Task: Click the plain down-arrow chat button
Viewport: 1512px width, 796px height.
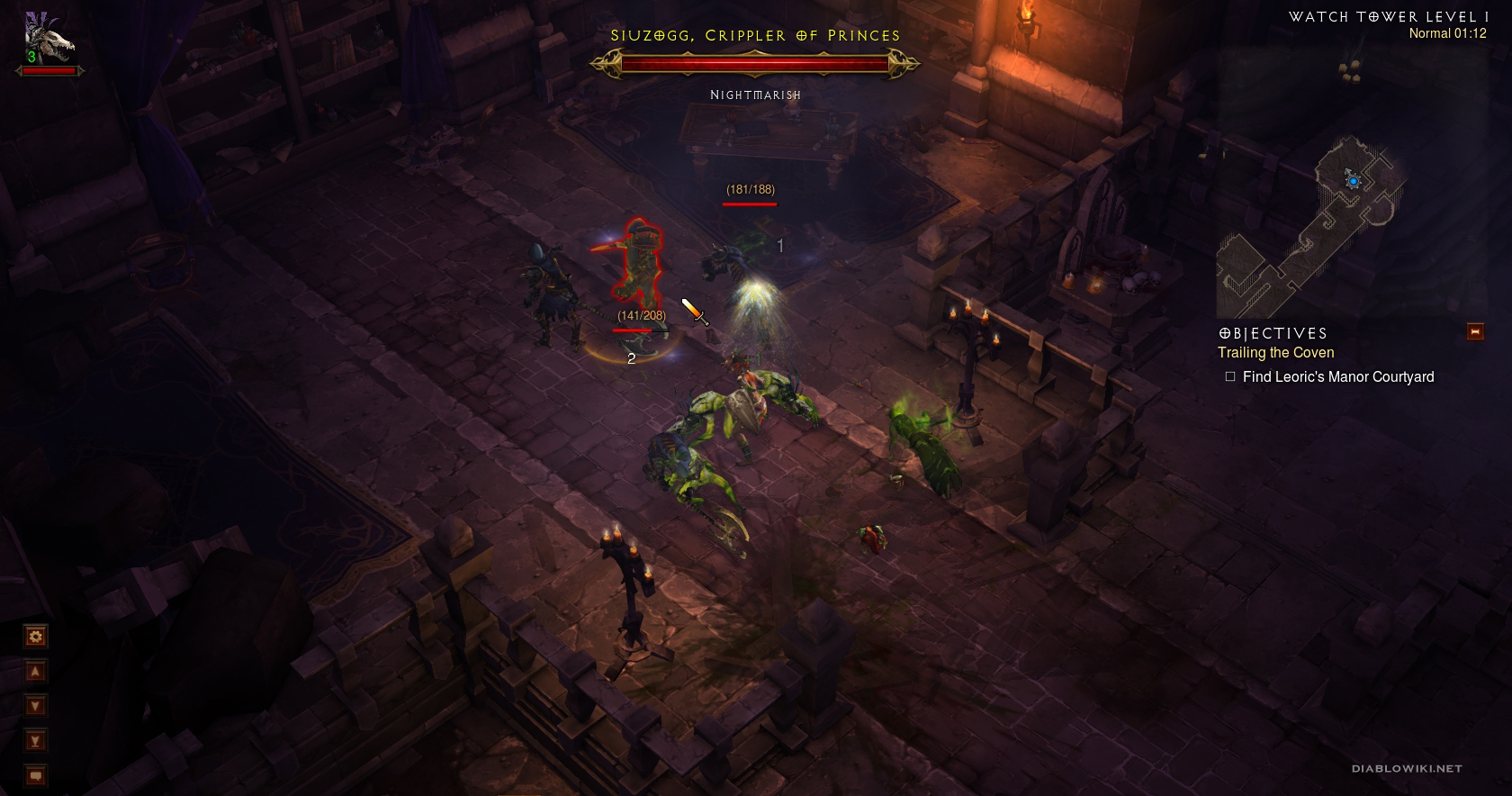Action: [x=35, y=706]
